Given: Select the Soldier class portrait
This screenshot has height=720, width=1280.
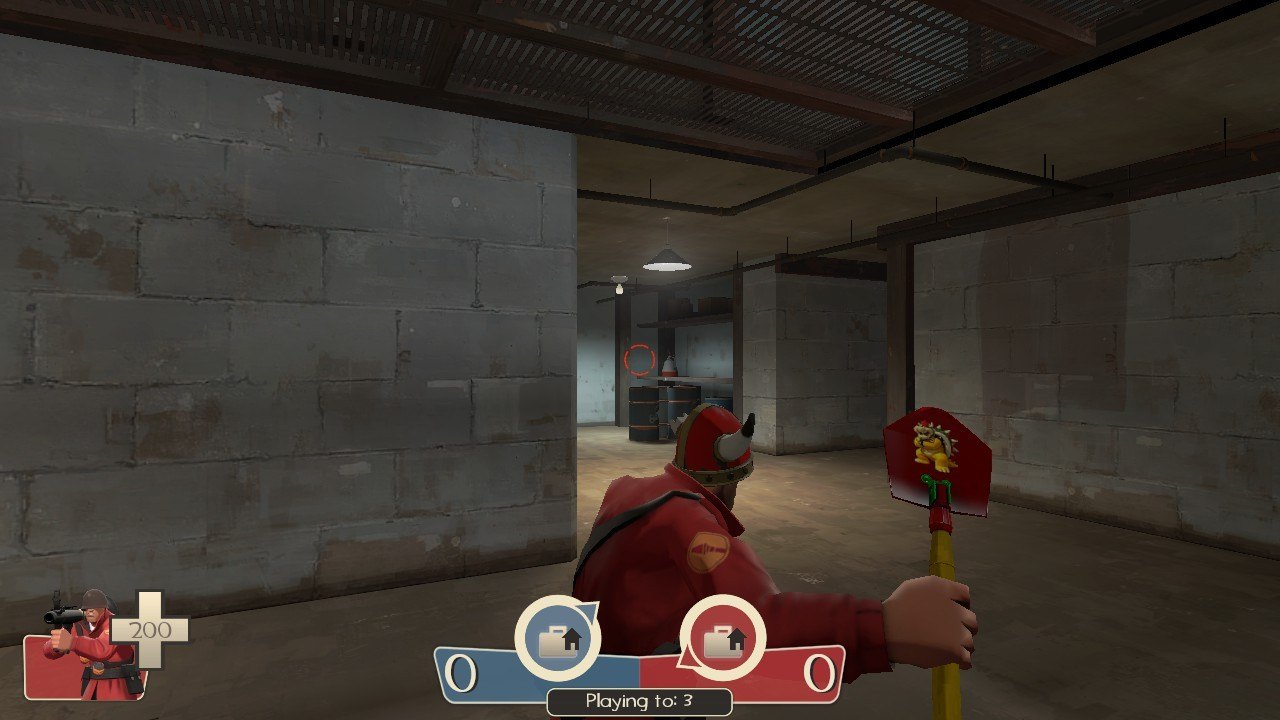Looking at the screenshot, I should click(88, 645).
